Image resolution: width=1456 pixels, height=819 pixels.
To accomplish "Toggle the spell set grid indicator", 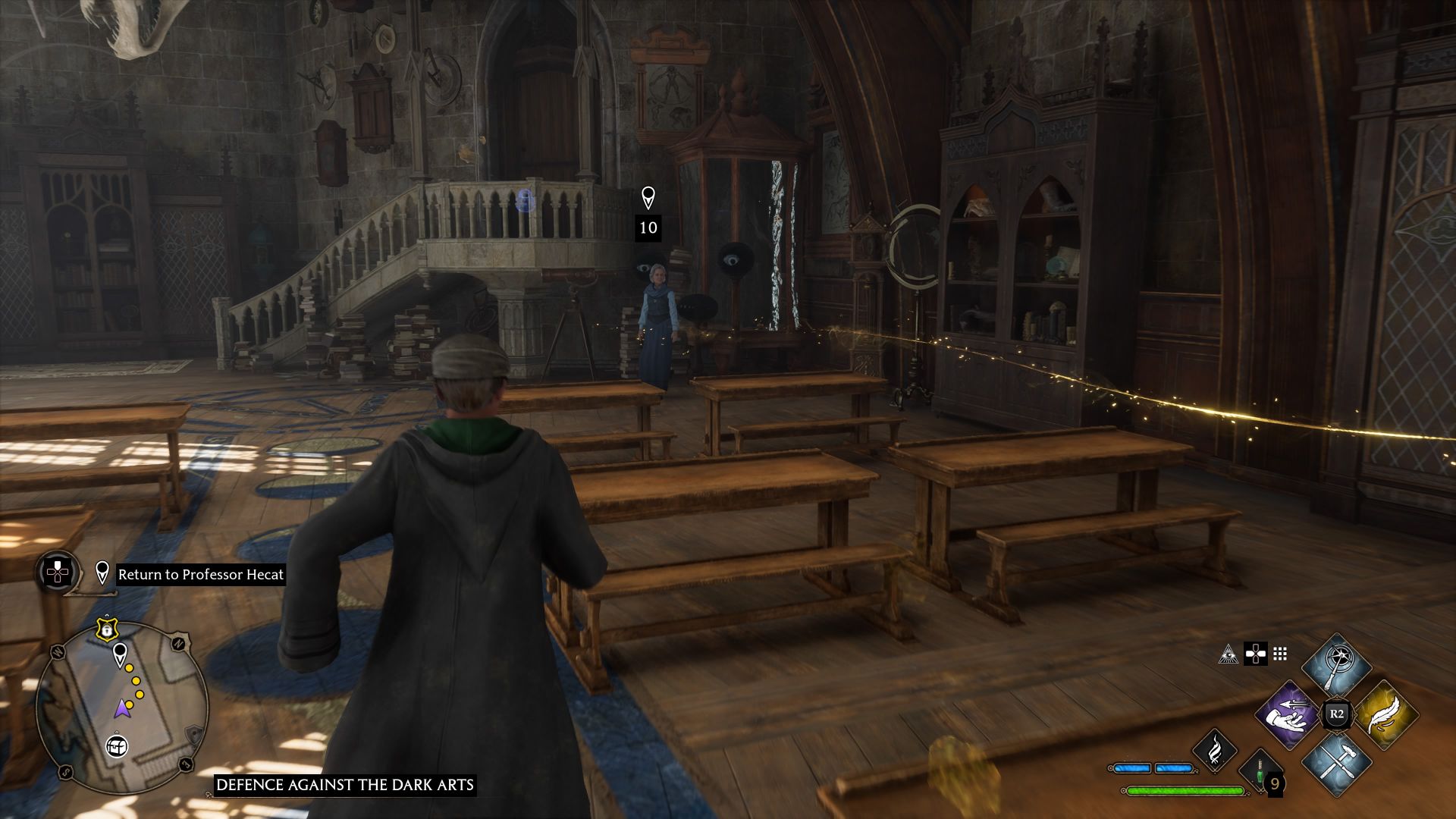I will point(1279,654).
